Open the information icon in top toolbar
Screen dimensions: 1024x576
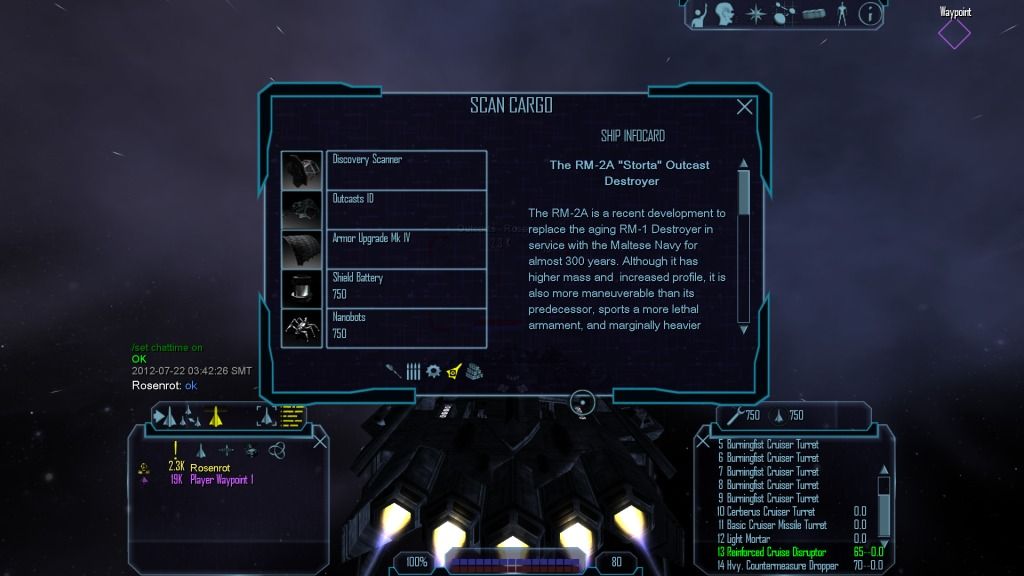pos(870,14)
